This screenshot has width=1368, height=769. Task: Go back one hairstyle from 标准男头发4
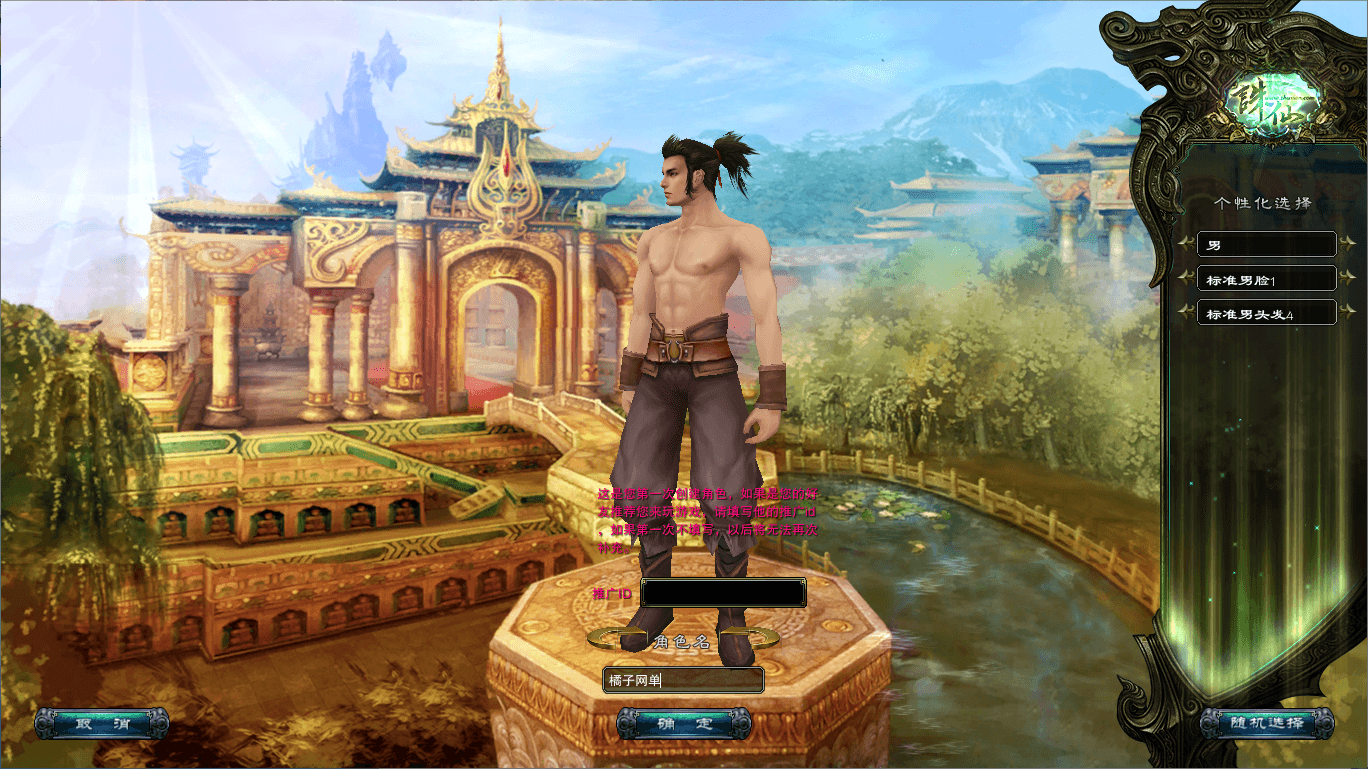tap(1186, 313)
